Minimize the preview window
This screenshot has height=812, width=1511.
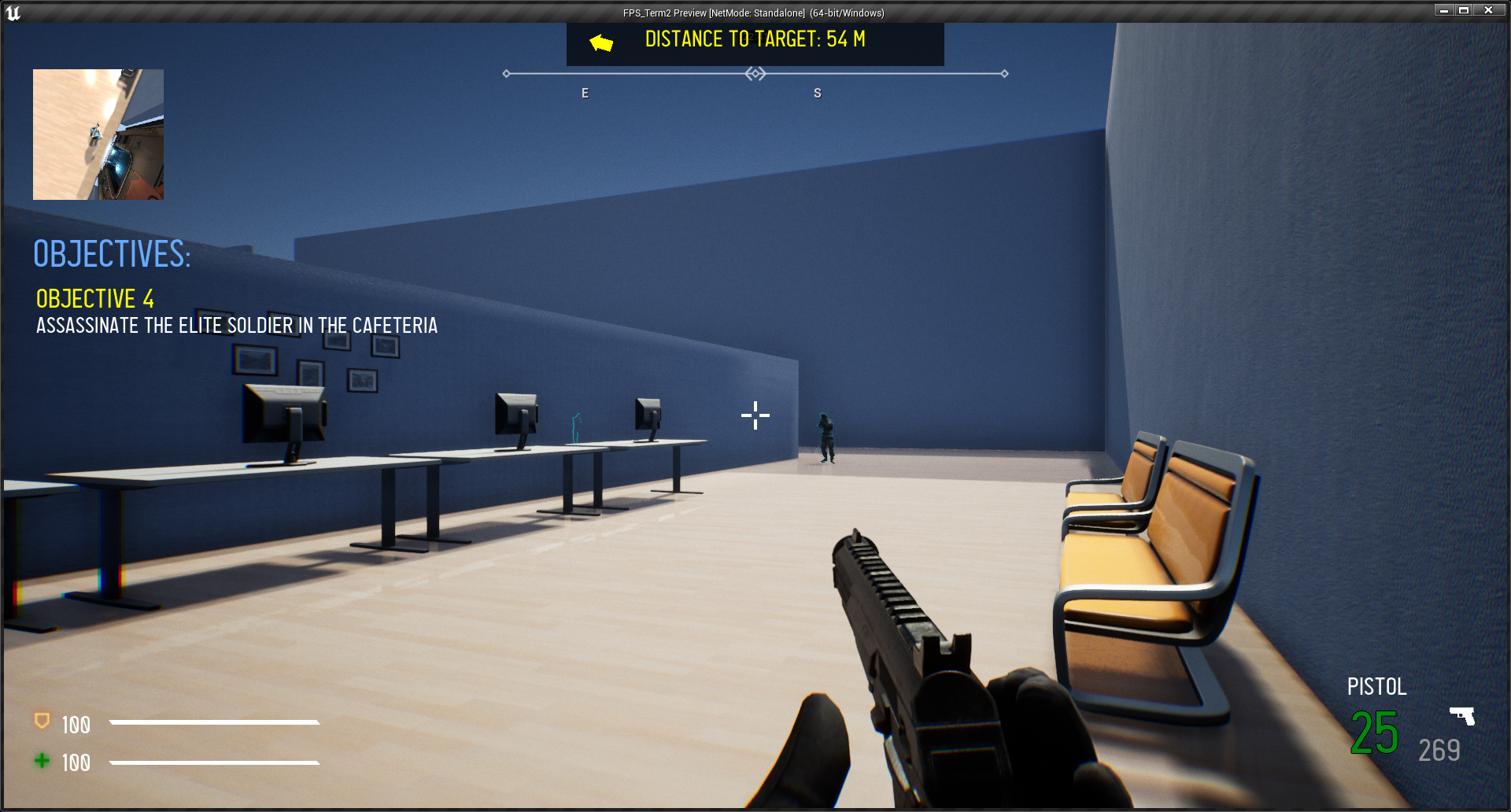point(1444,10)
